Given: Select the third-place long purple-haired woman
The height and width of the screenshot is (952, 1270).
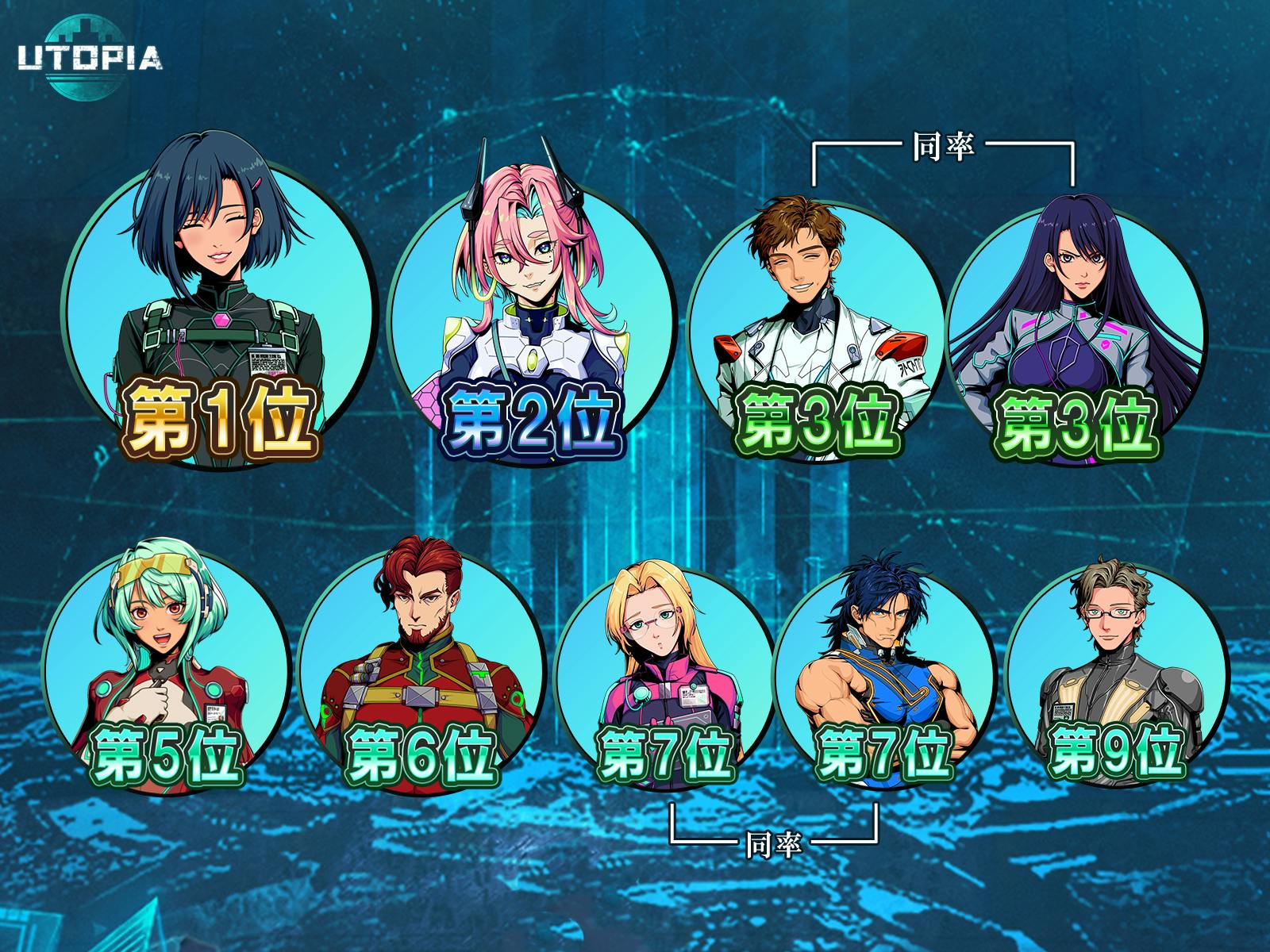Looking at the screenshot, I should (1076, 317).
